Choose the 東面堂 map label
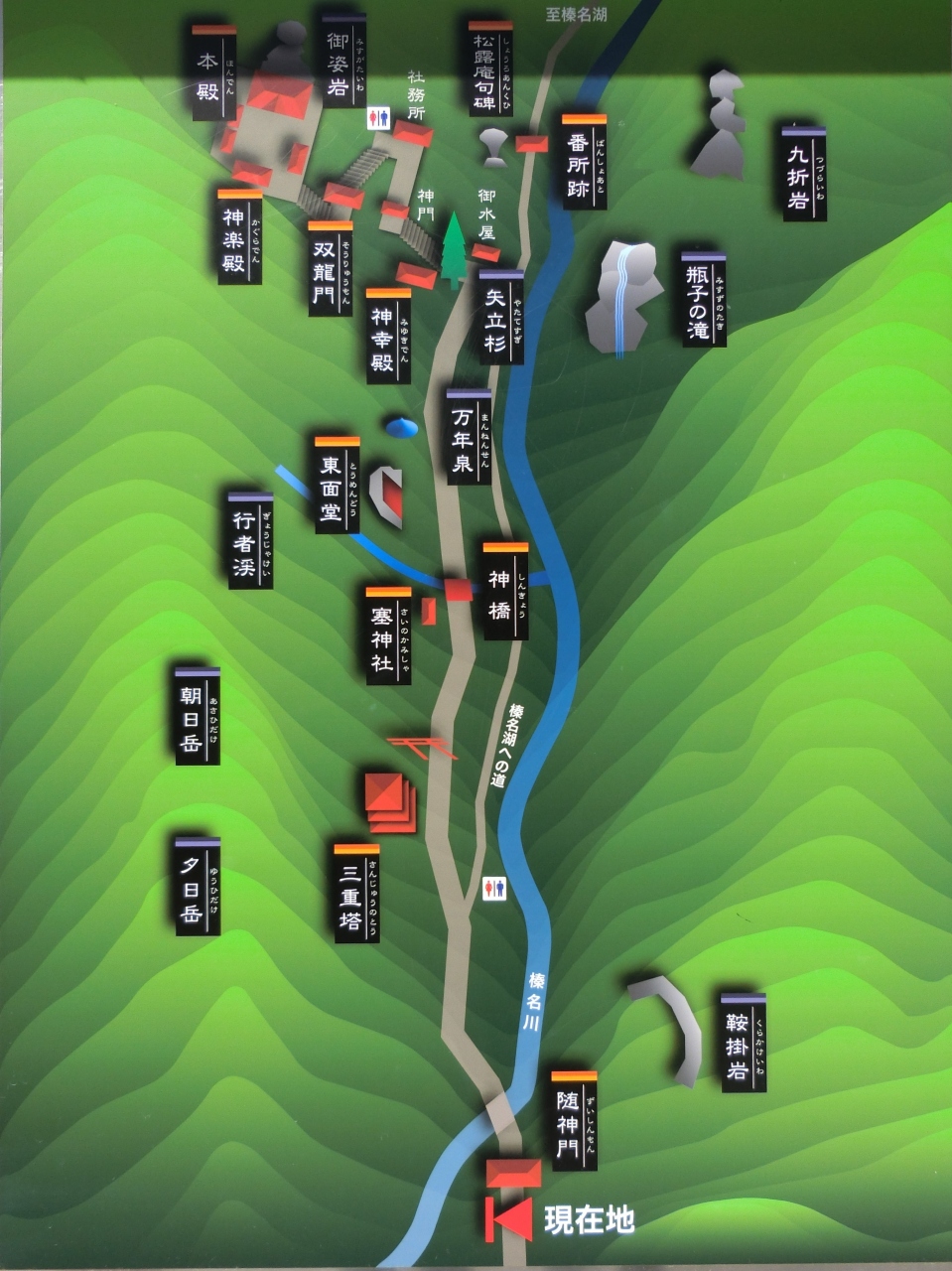Screen dimensions: 952x1271 point(337,485)
